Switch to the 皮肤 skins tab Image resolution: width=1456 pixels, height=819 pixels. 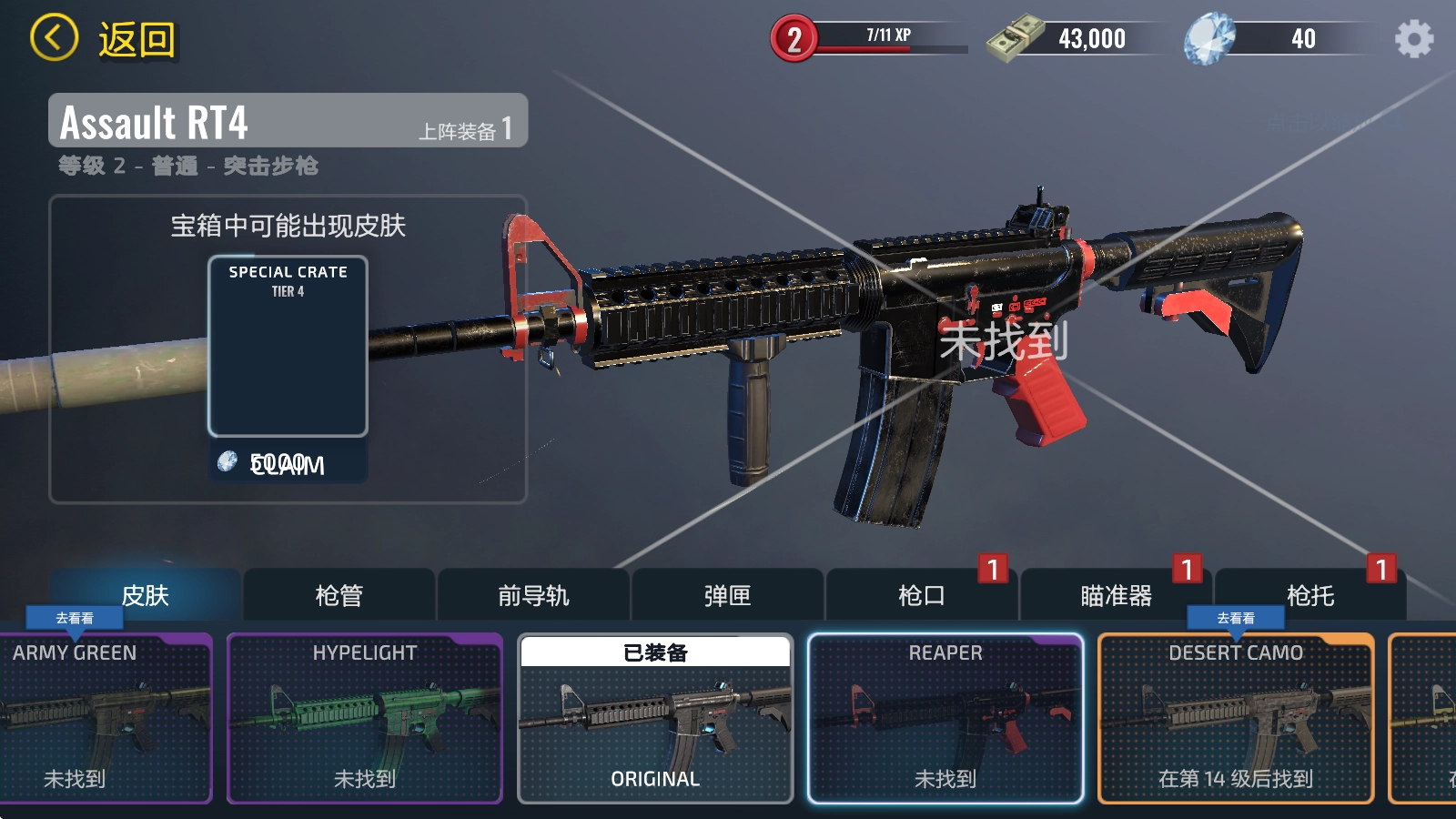[x=146, y=595]
